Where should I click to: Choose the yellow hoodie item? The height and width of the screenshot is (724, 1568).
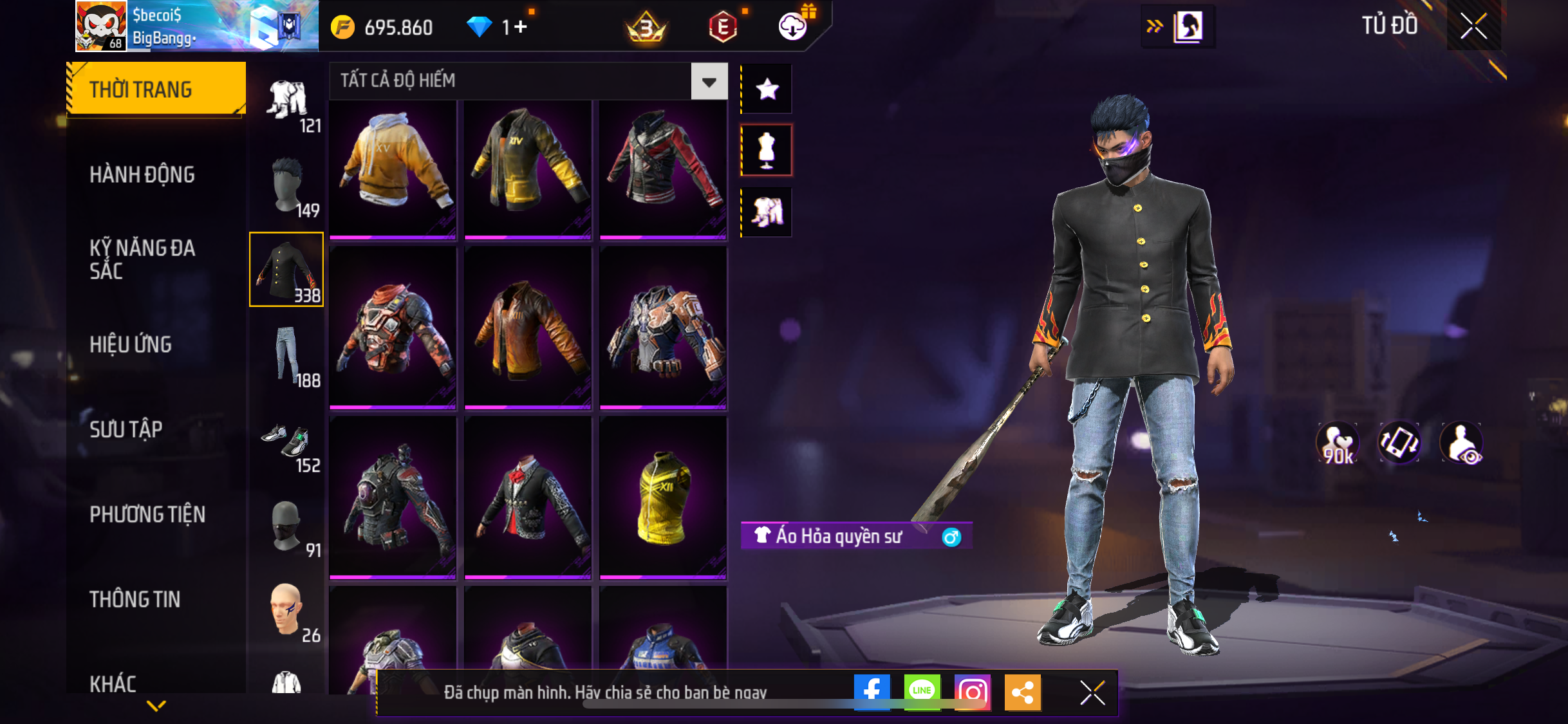pyautogui.click(x=393, y=167)
